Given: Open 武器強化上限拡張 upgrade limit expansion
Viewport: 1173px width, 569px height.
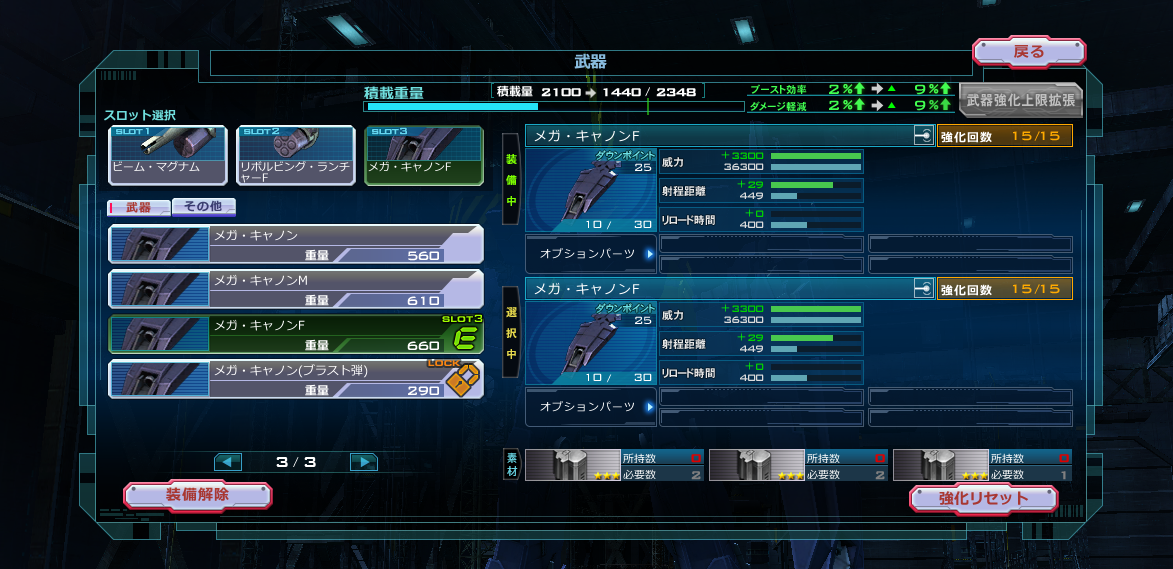Looking at the screenshot, I should point(1019,100).
